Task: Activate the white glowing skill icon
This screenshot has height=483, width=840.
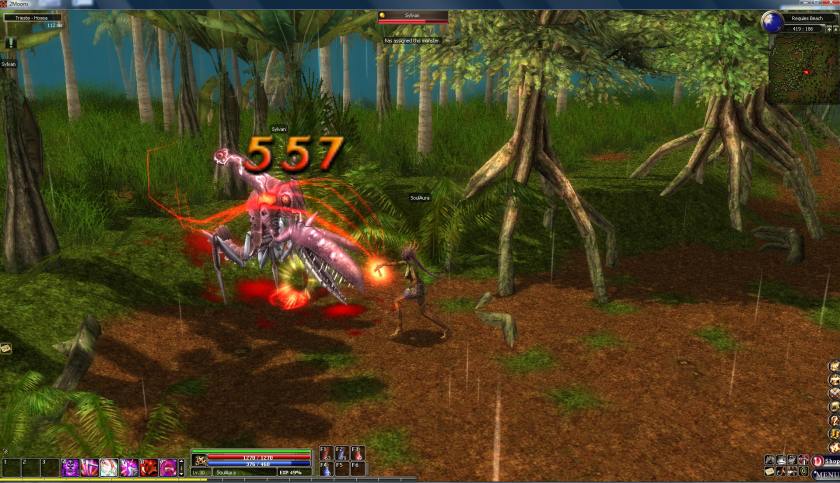Action: tap(109, 467)
